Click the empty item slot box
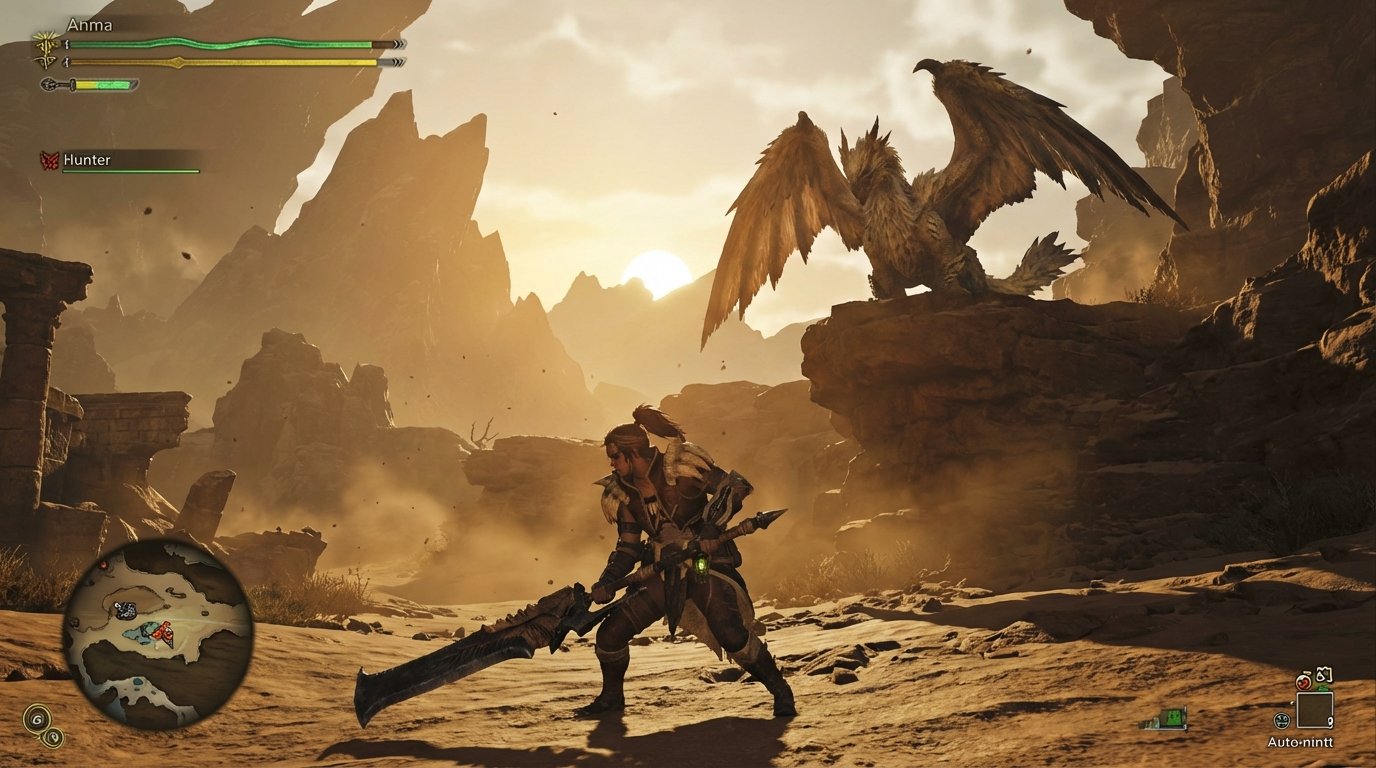Screen dimensions: 1376x768 pos(1314,709)
